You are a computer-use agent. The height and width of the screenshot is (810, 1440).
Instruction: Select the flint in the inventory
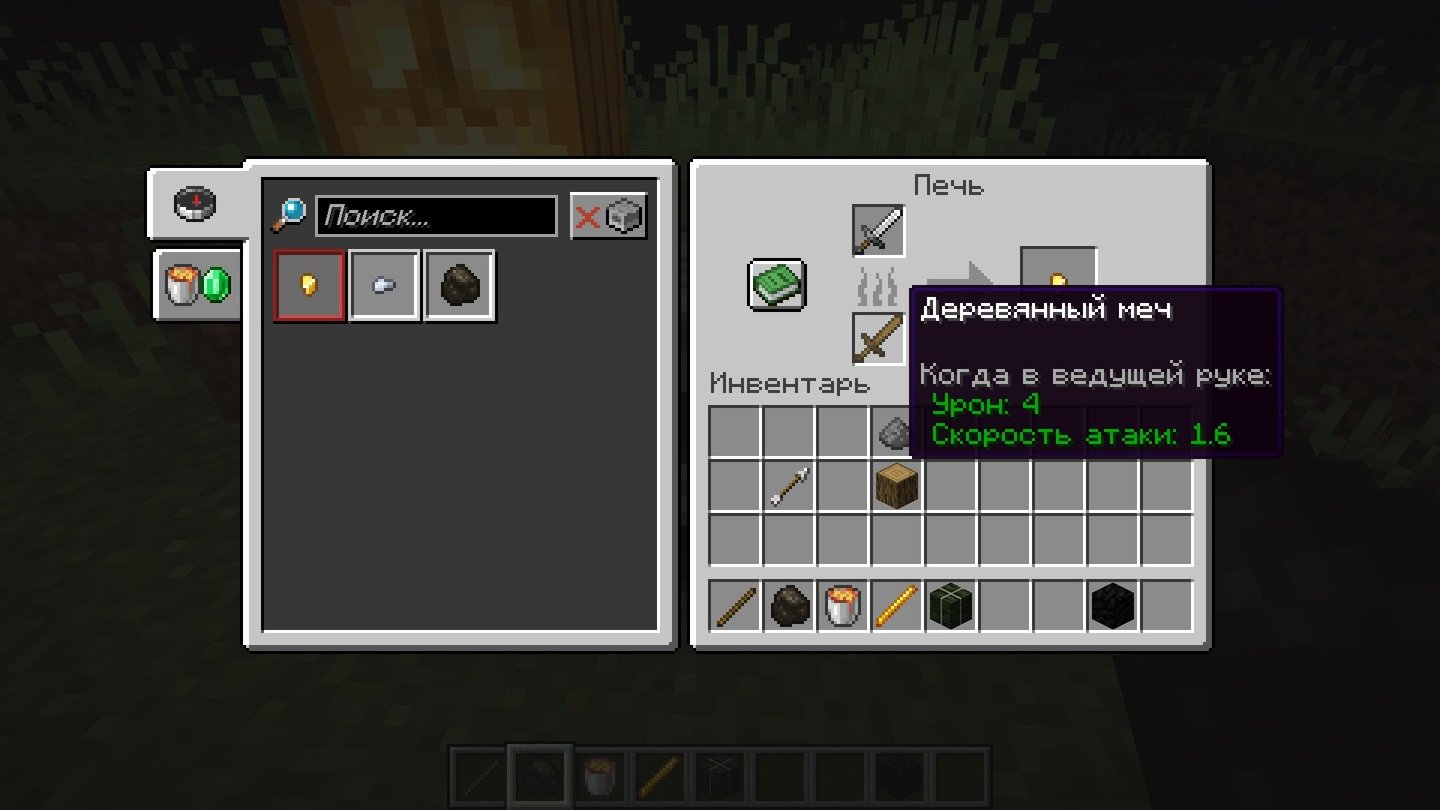coord(893,432)
